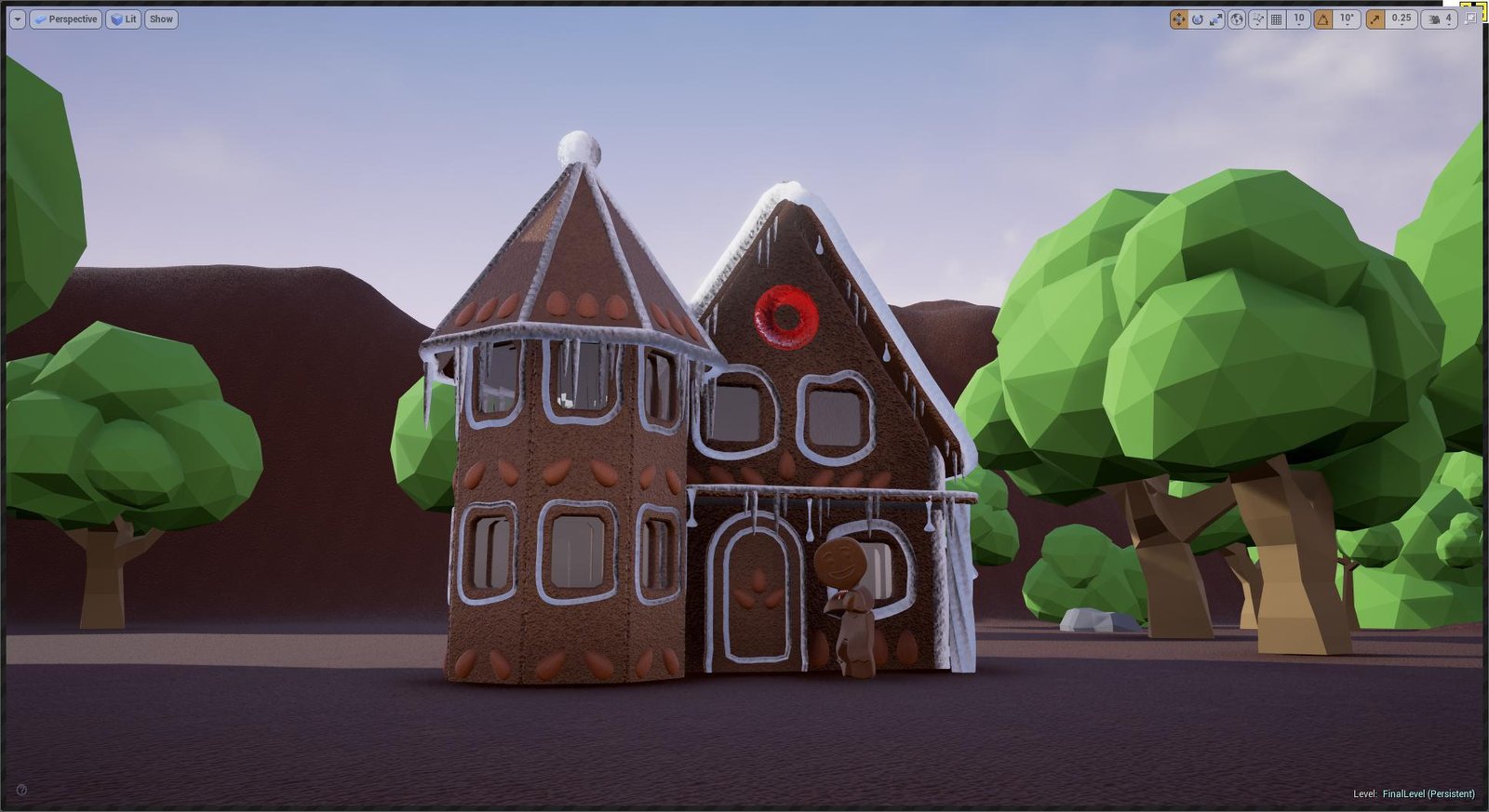Open rotation snap 10° dropdown
Image resolution: width=1489 pixels, height=812 pixels.
coord(1346,19)
